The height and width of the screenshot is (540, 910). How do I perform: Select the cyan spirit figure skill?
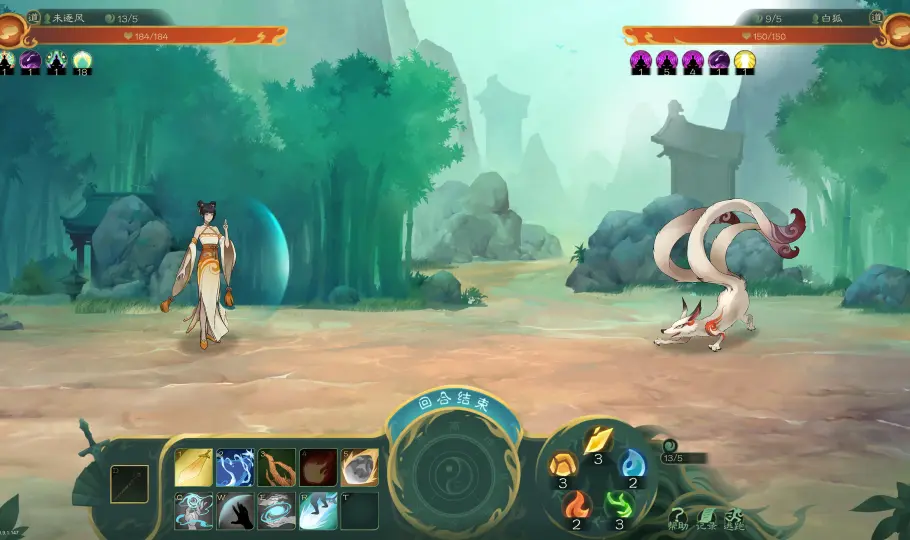click(x=194, y=510)
